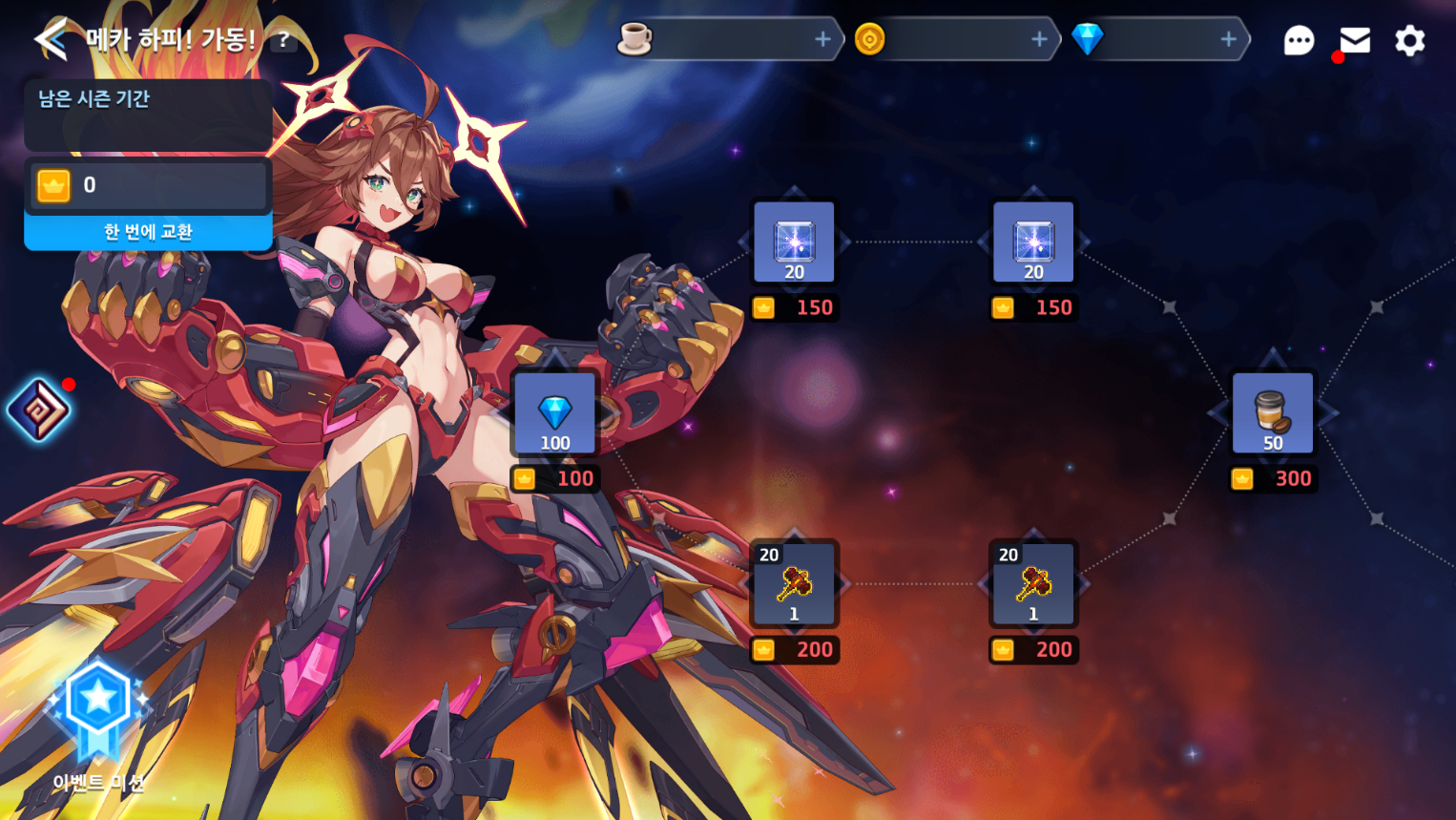Add more coffee stamina with plus
1456x820 pixels.
coord(822,39)
